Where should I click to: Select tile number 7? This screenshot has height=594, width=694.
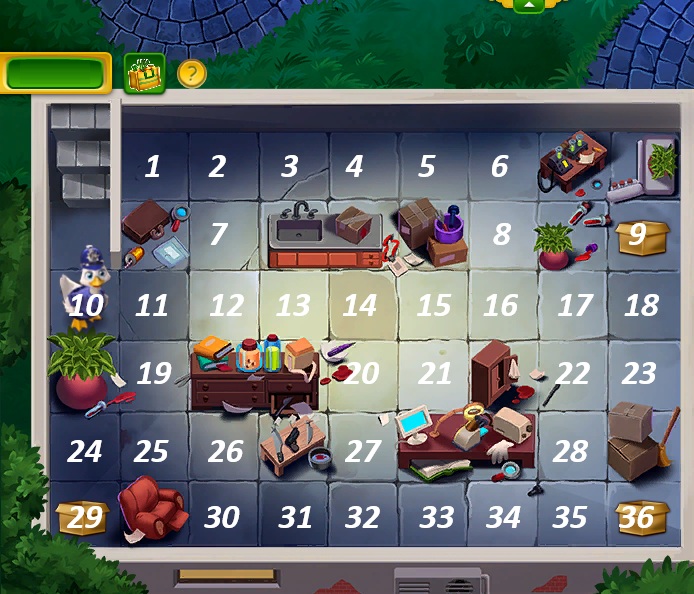pyautogui.click(x=218, y=235)
